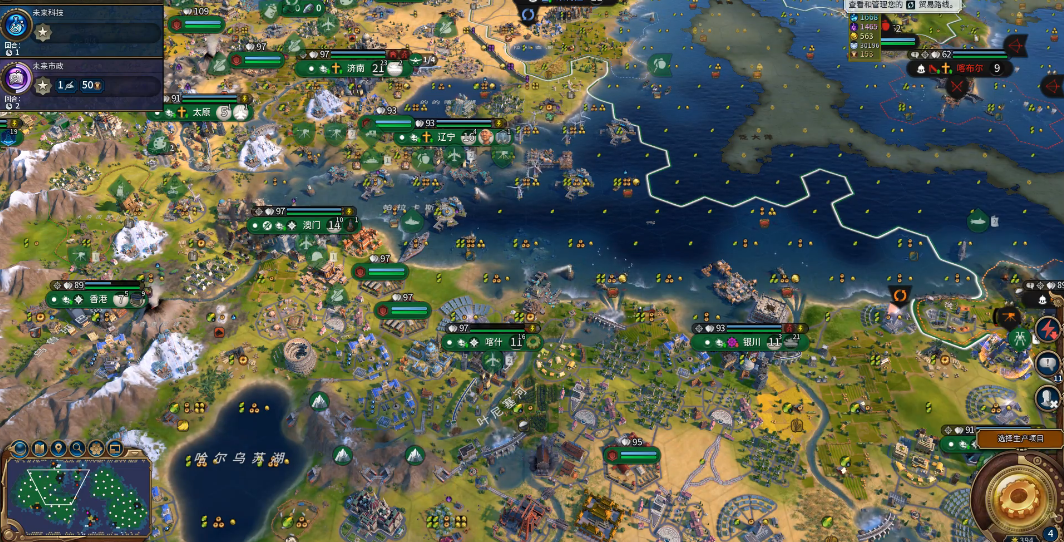This screenshot has height=542, width=1064.
Task: Open the map search magnifier tool
Action: [76, 448]
